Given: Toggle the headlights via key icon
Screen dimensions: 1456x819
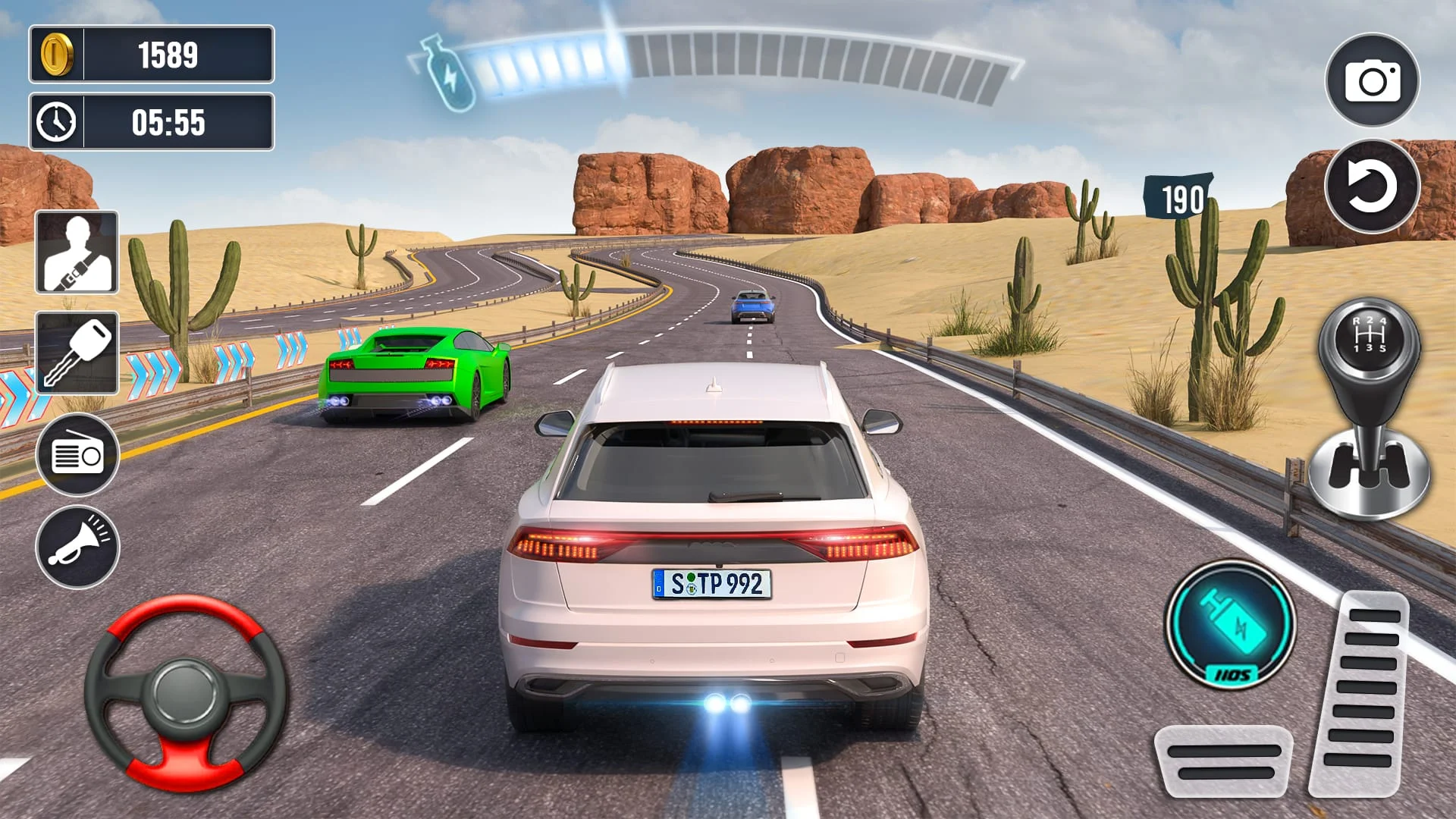Looking at the screenshot, I should (x=77, y=353).
